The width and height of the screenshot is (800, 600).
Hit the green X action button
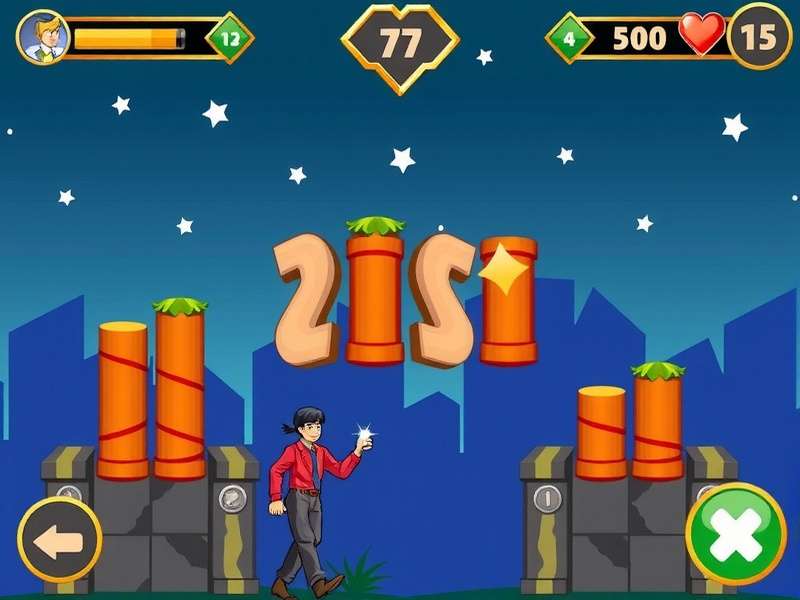click(x=736, y=534)
